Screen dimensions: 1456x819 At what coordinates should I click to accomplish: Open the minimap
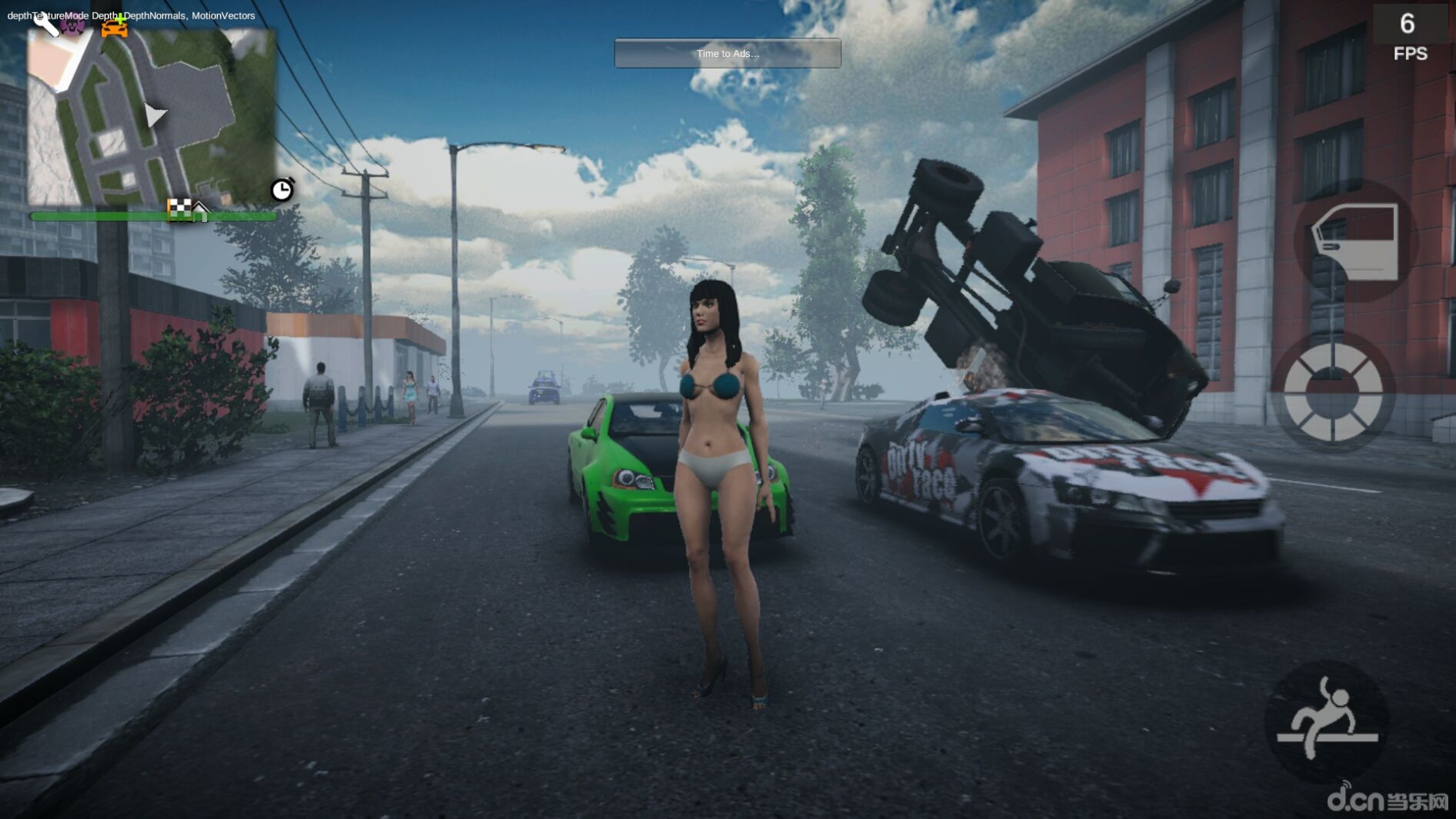click(152, 118)
